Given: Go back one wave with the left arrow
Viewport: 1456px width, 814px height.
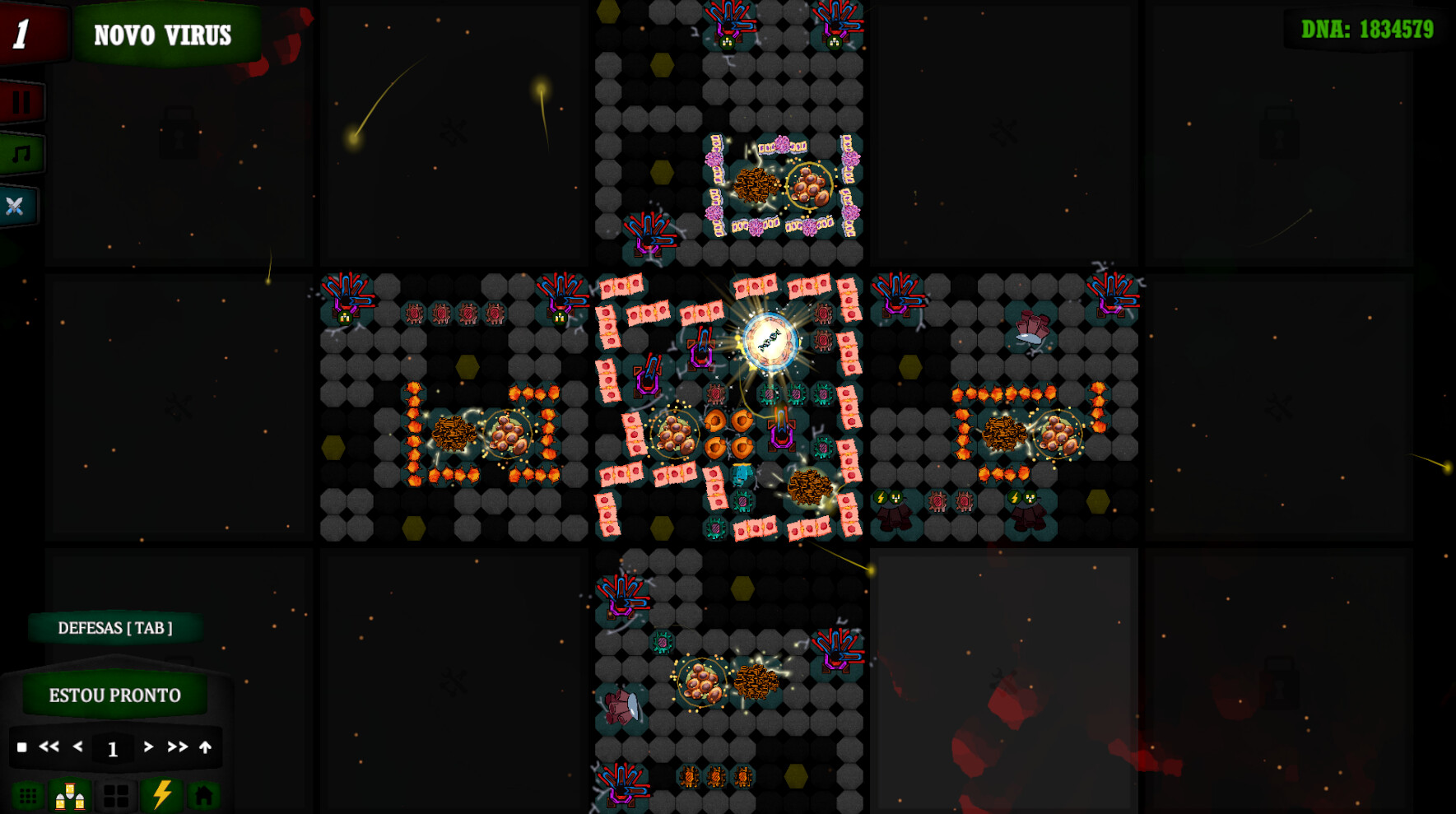Looking at the screenshot, I should pos(77,747).
